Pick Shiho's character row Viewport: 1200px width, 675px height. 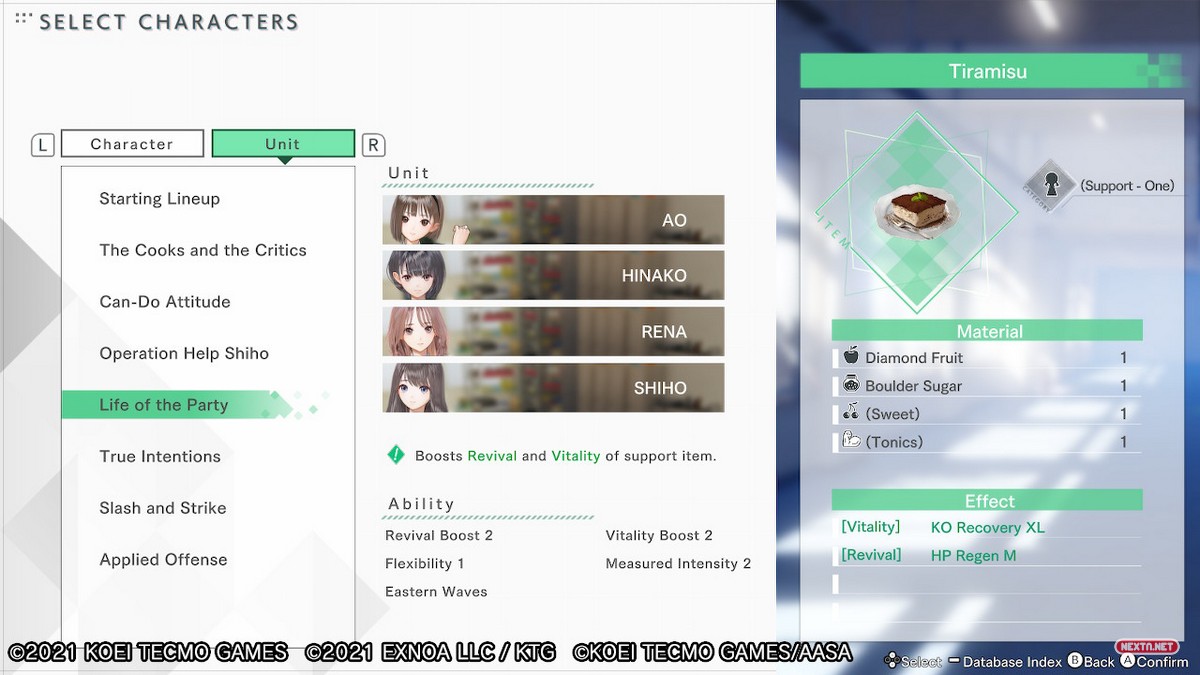pos(553,388)
